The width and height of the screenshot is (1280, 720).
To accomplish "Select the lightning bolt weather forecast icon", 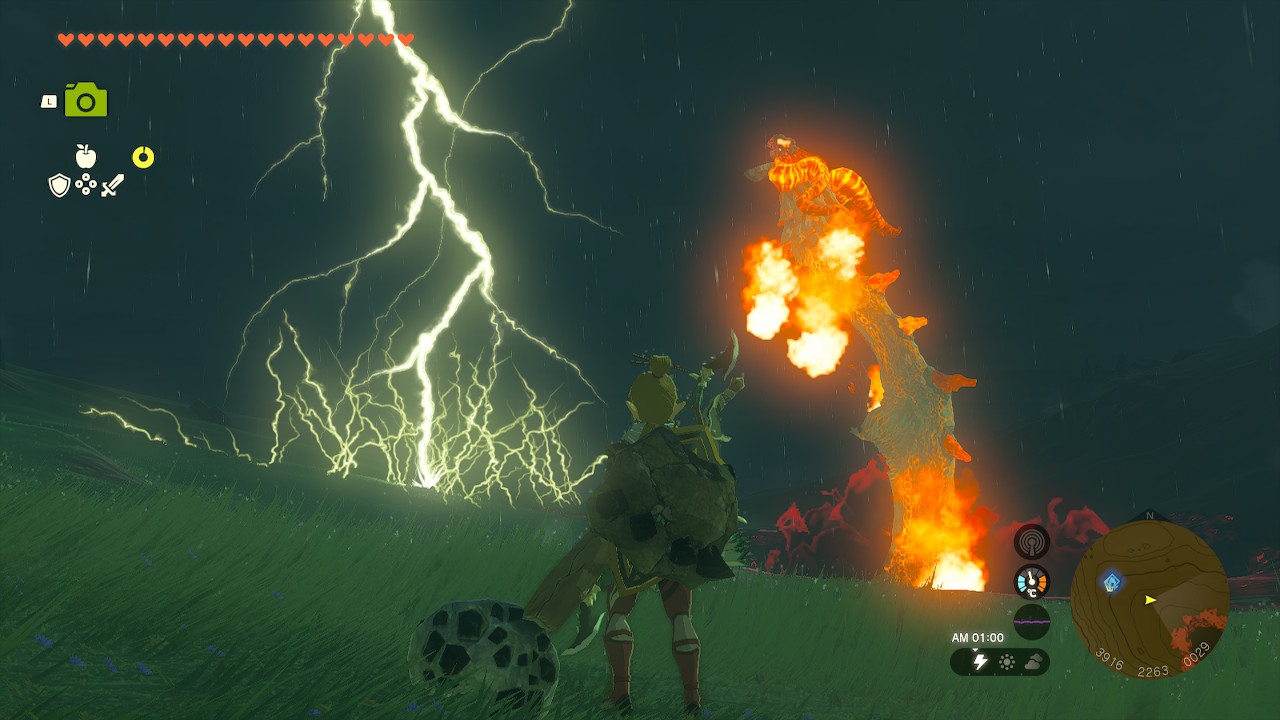I will (x=980, y=662).
